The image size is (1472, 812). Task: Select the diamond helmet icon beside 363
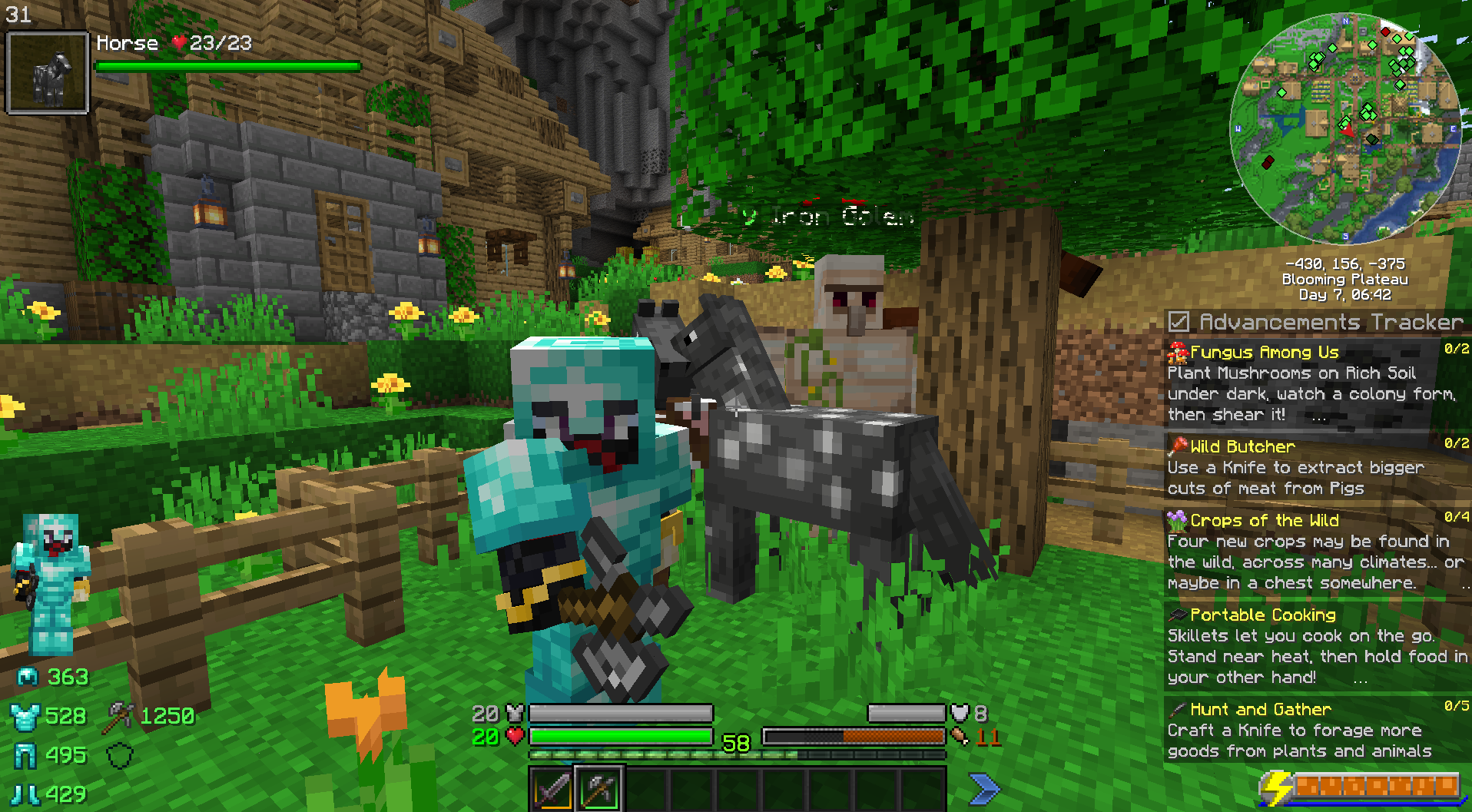pos(28,678)
